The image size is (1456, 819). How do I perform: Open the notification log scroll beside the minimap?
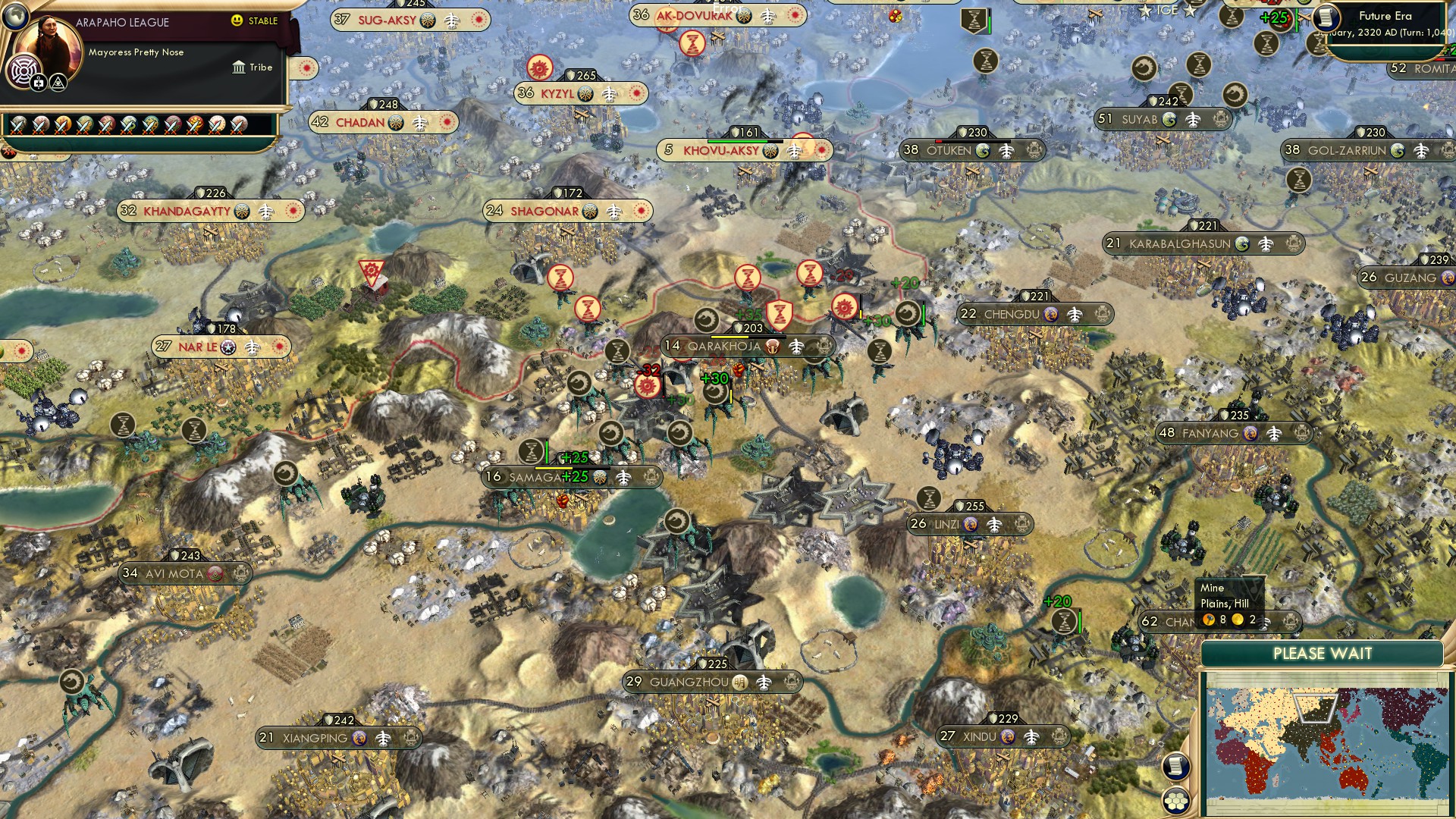[1175, 766]
